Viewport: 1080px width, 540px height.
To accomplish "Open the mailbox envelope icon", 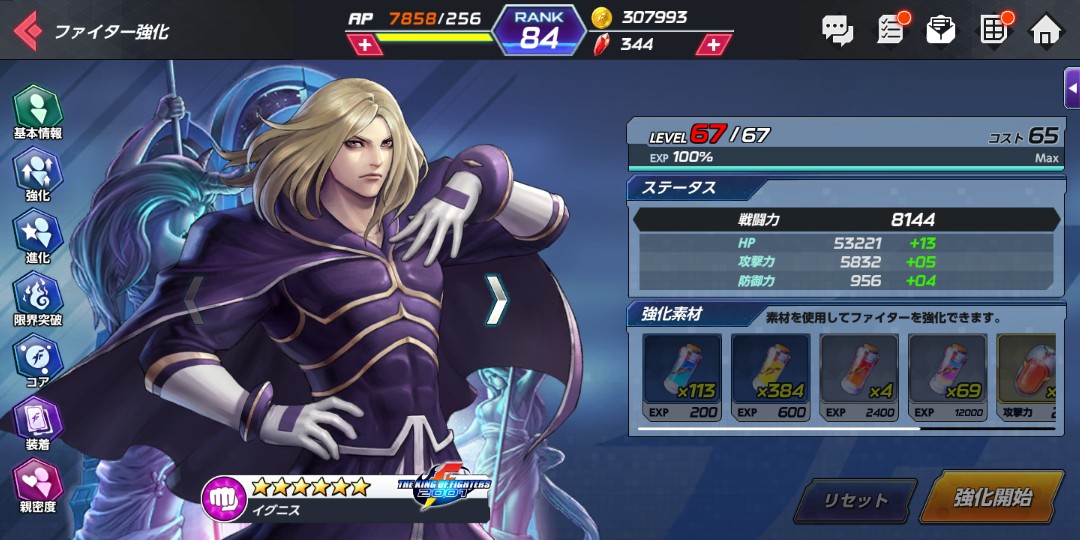I will click(x=941, y=29).
